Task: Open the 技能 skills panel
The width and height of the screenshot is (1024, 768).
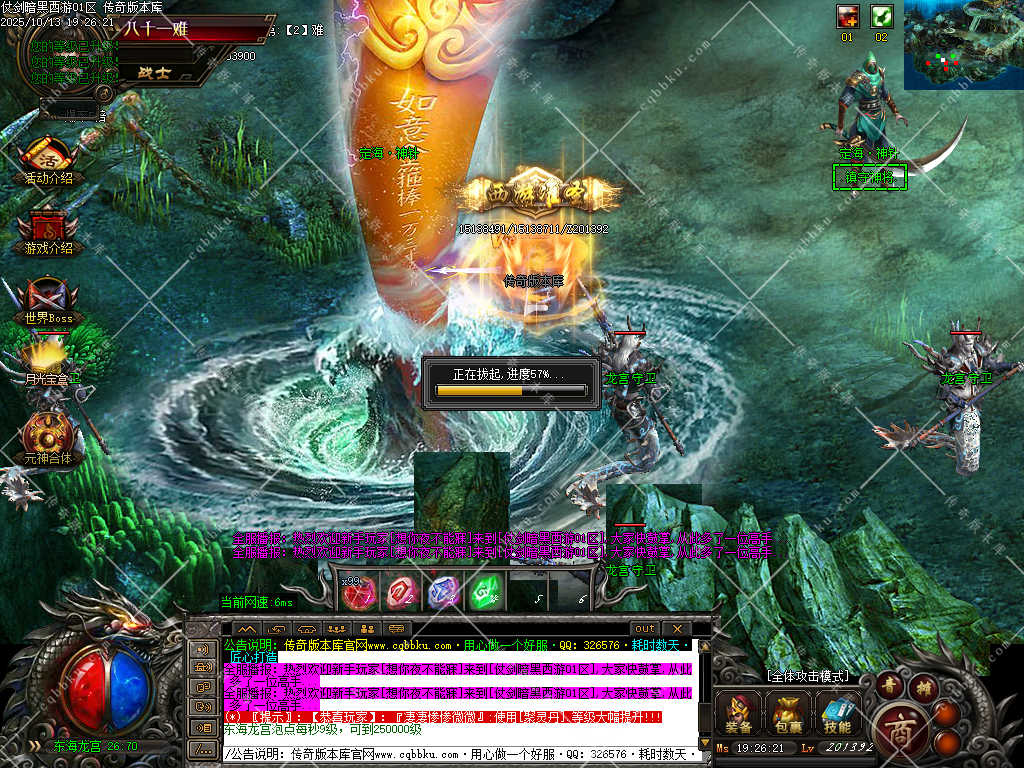Action: [838, 712]
